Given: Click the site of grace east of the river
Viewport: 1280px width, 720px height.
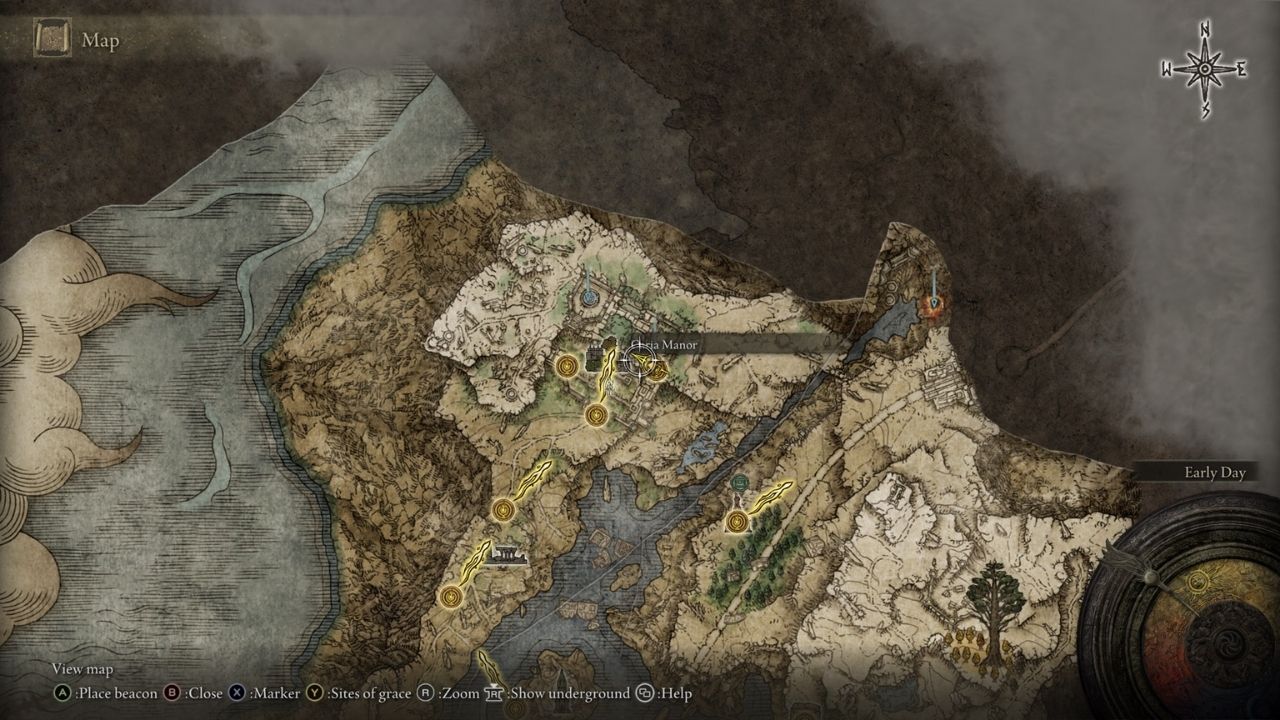Looking at the screenshot, I should [x=739, y=520].
